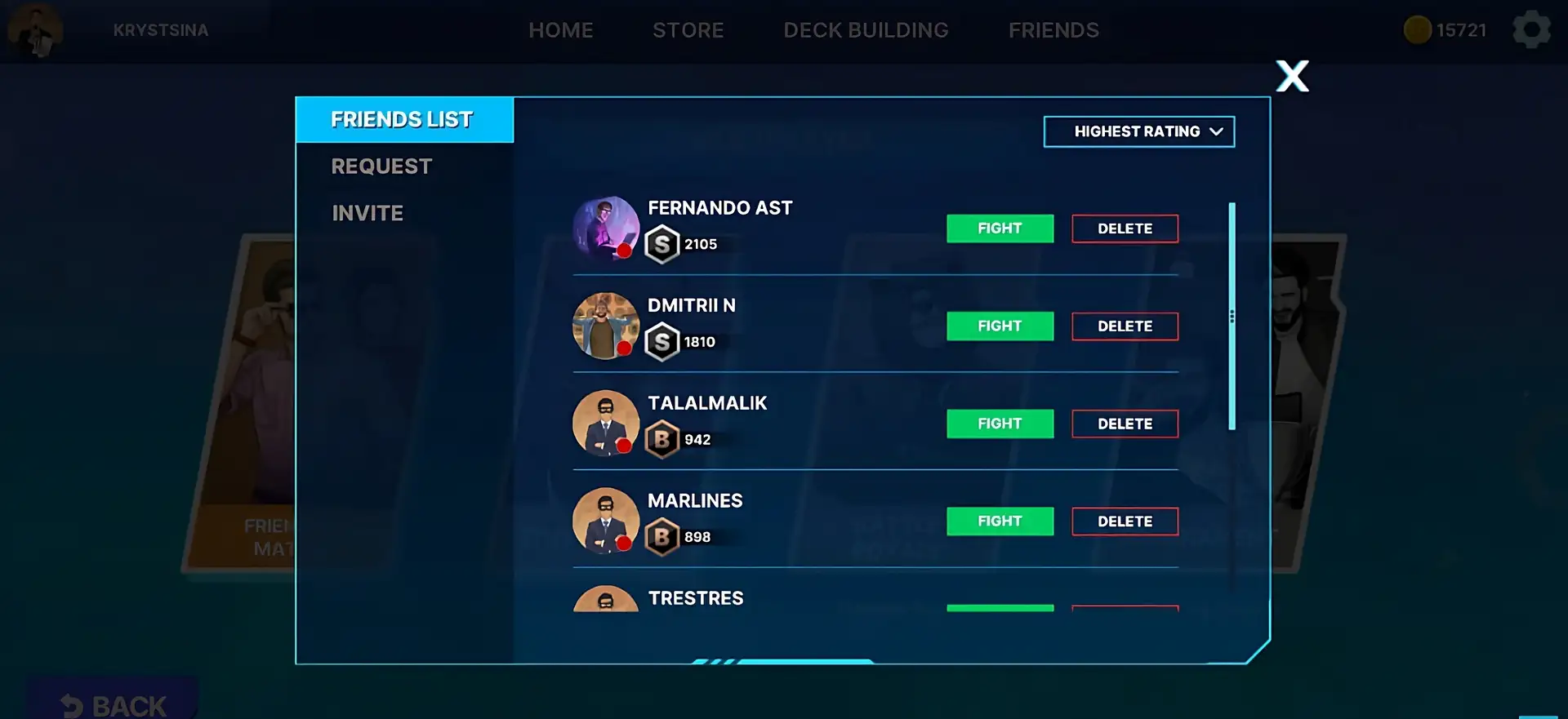Image resolution: width=1568 pixels, height=719 pixels.
Task: Remove Dmitrii N from friends
Action: pyautogui.click(x=1125, y=326)
